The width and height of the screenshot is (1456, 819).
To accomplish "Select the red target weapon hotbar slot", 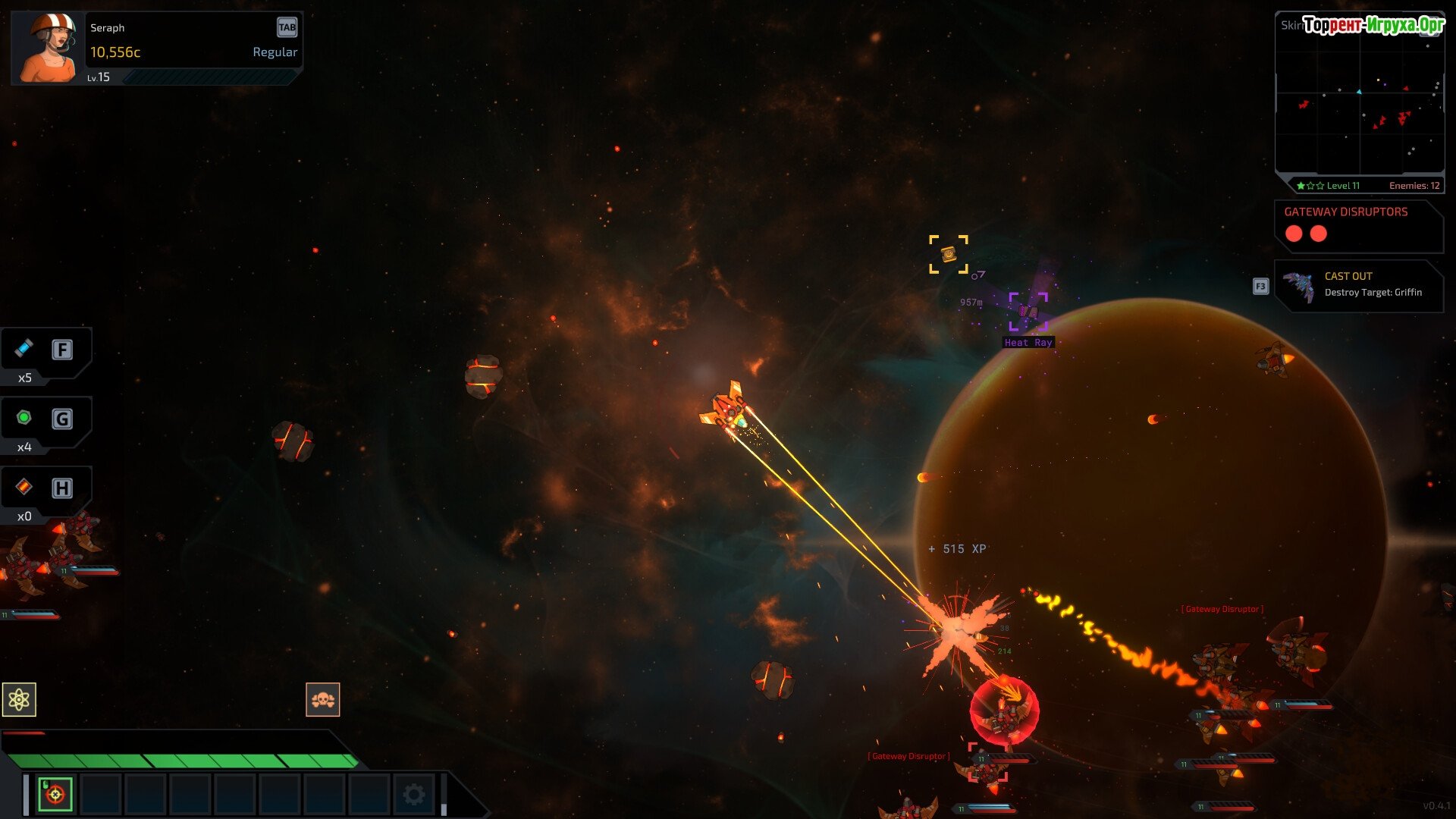I will pos(55,794).
